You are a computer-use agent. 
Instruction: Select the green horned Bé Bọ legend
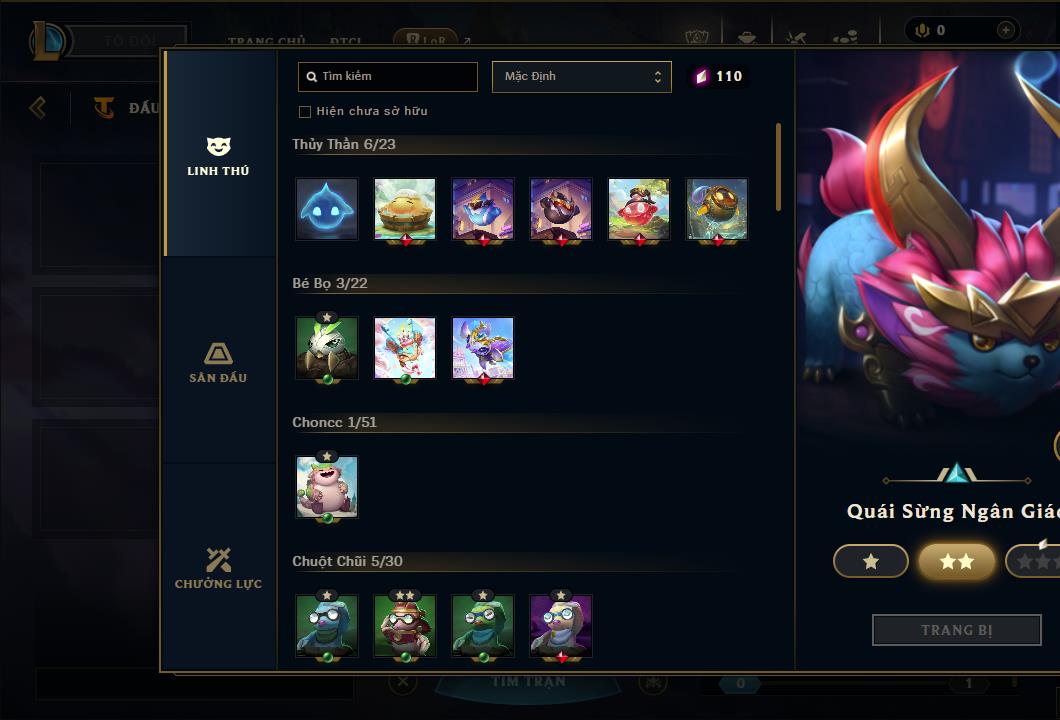(x=327, y=348)
